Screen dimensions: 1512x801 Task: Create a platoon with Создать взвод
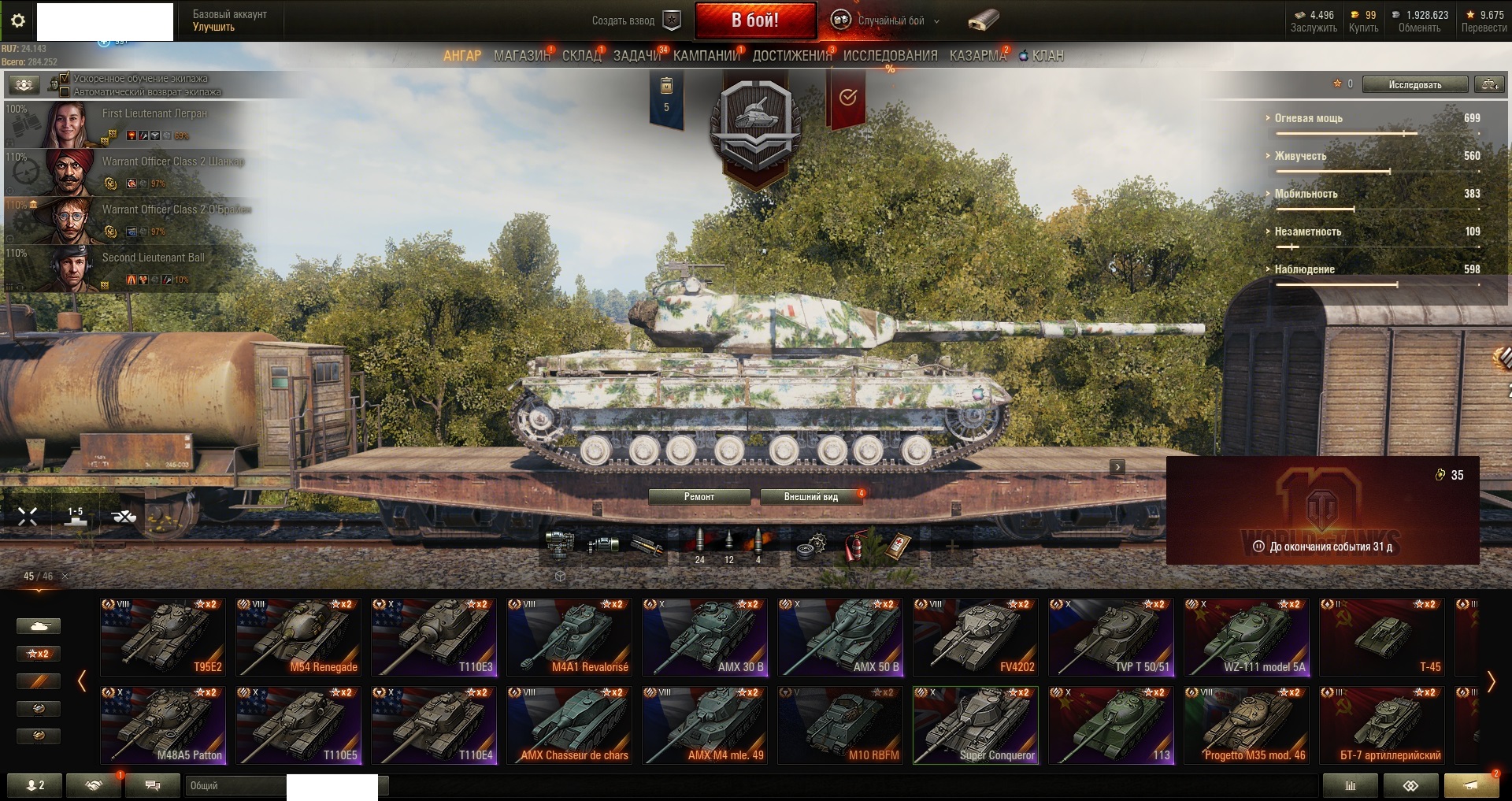click(636, 20)
